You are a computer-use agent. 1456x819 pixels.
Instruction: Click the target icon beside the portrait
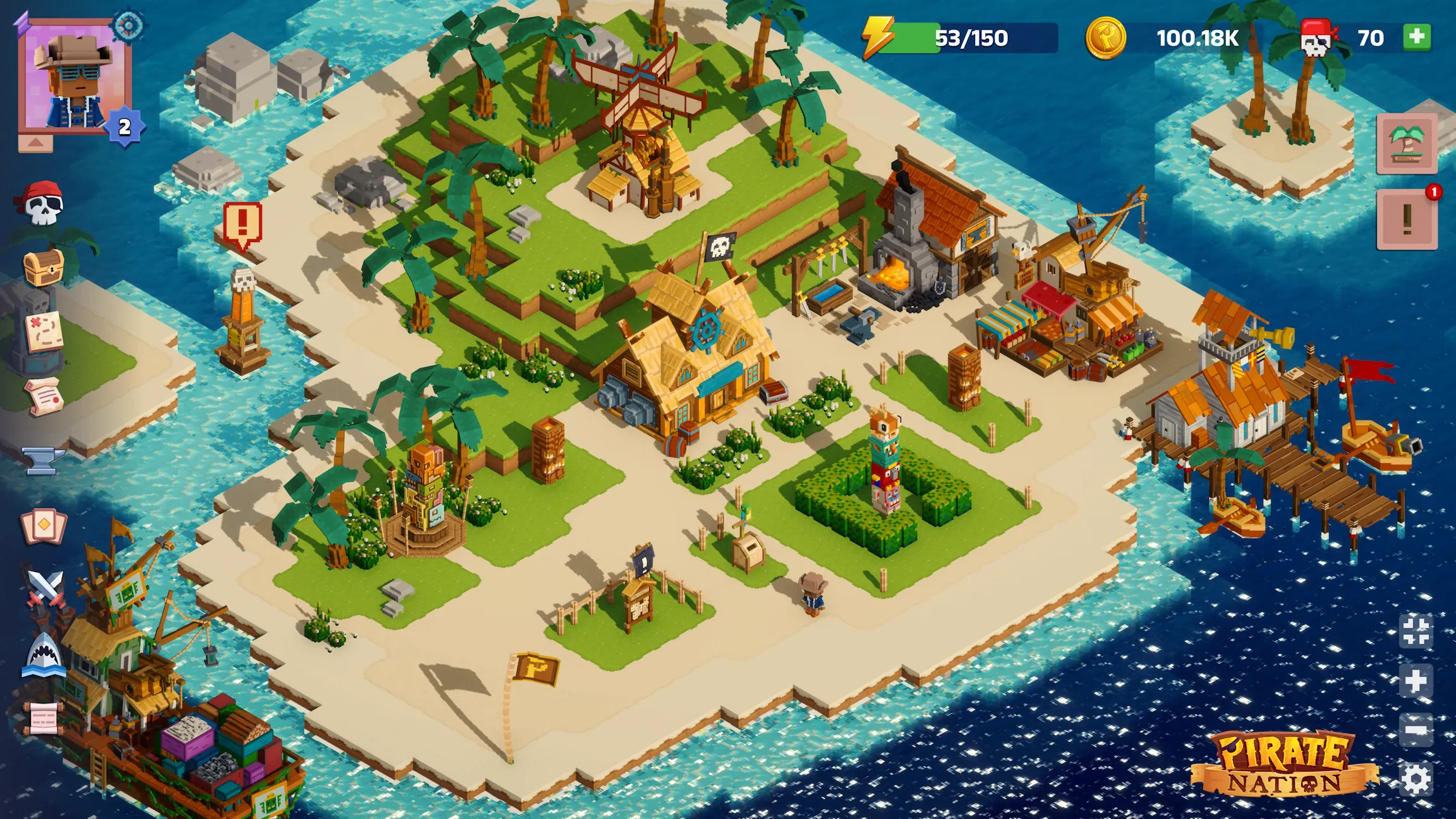tap(128, 27)
